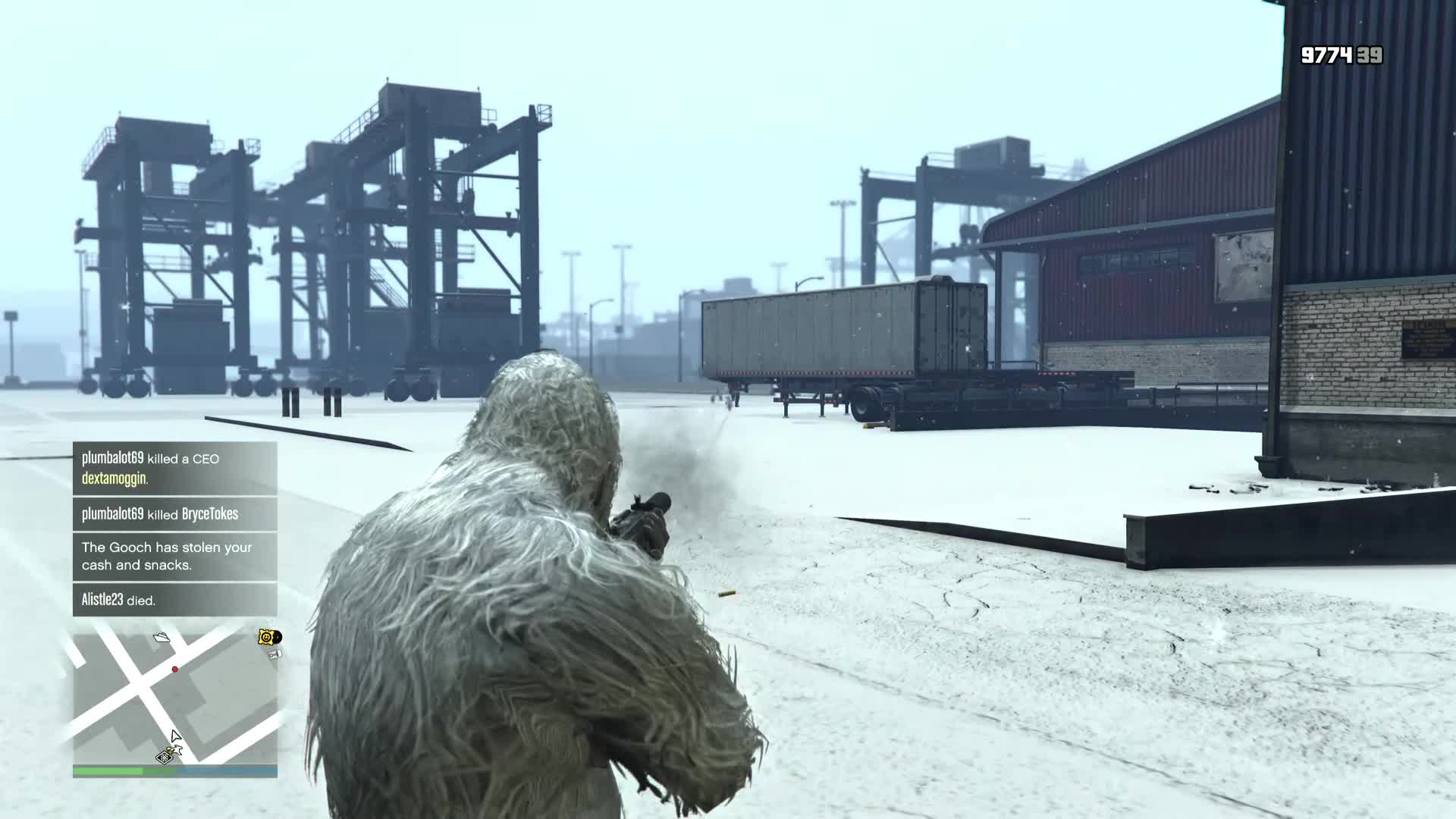Click the white aircraft blip near the player arrow
1456x819 pixels.
(x=177, y=749)
